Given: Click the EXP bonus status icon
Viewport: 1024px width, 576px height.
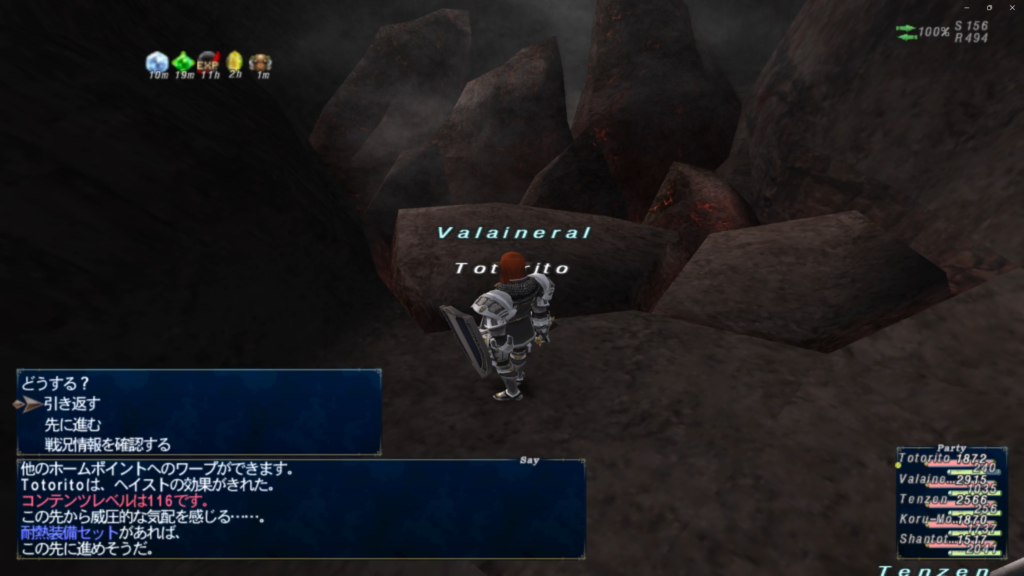Looking at the screenshot, I should point(209,62).
